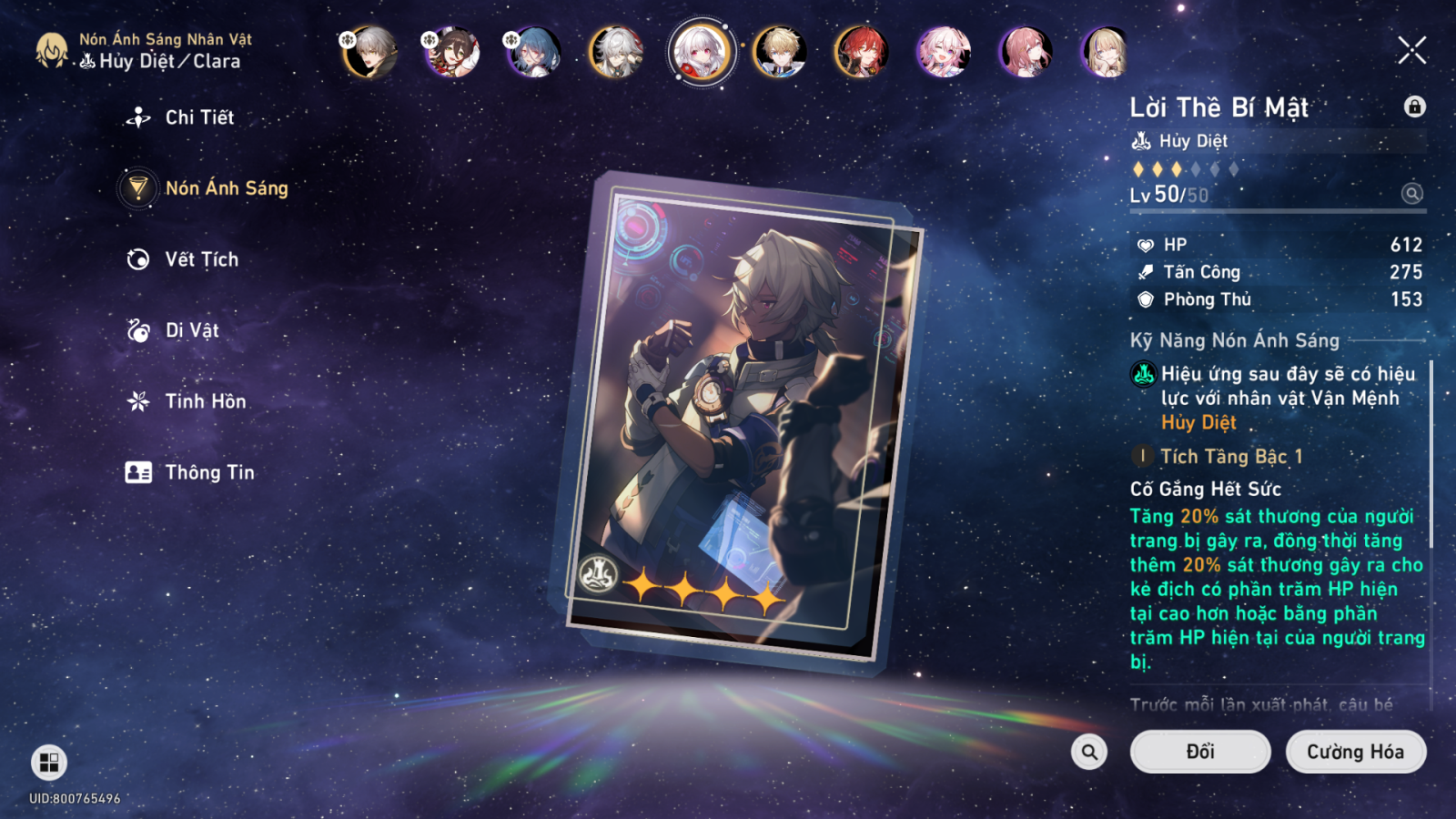Open the Chi Tiết details page

(198, 117)
